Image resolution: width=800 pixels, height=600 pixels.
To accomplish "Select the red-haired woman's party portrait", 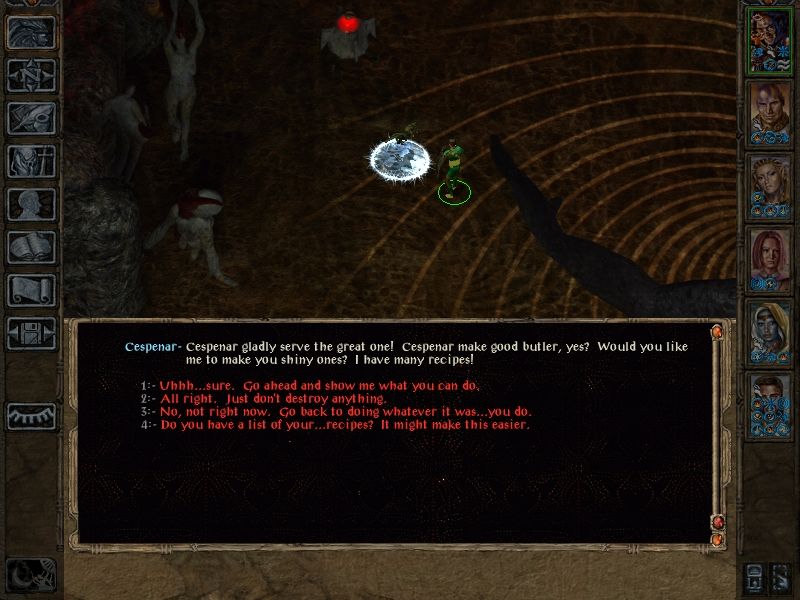I will point(770,259).
